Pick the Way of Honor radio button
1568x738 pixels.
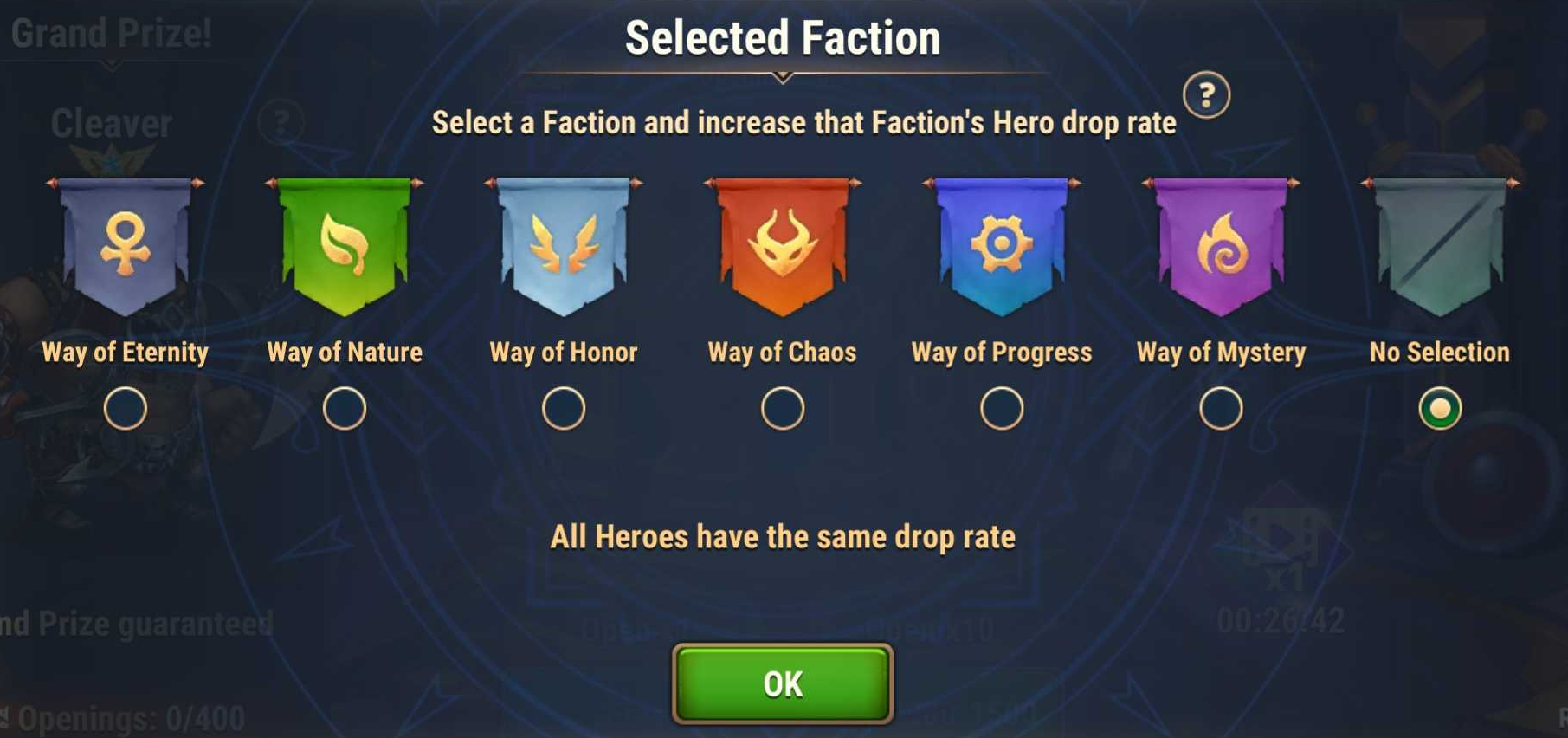564,409
